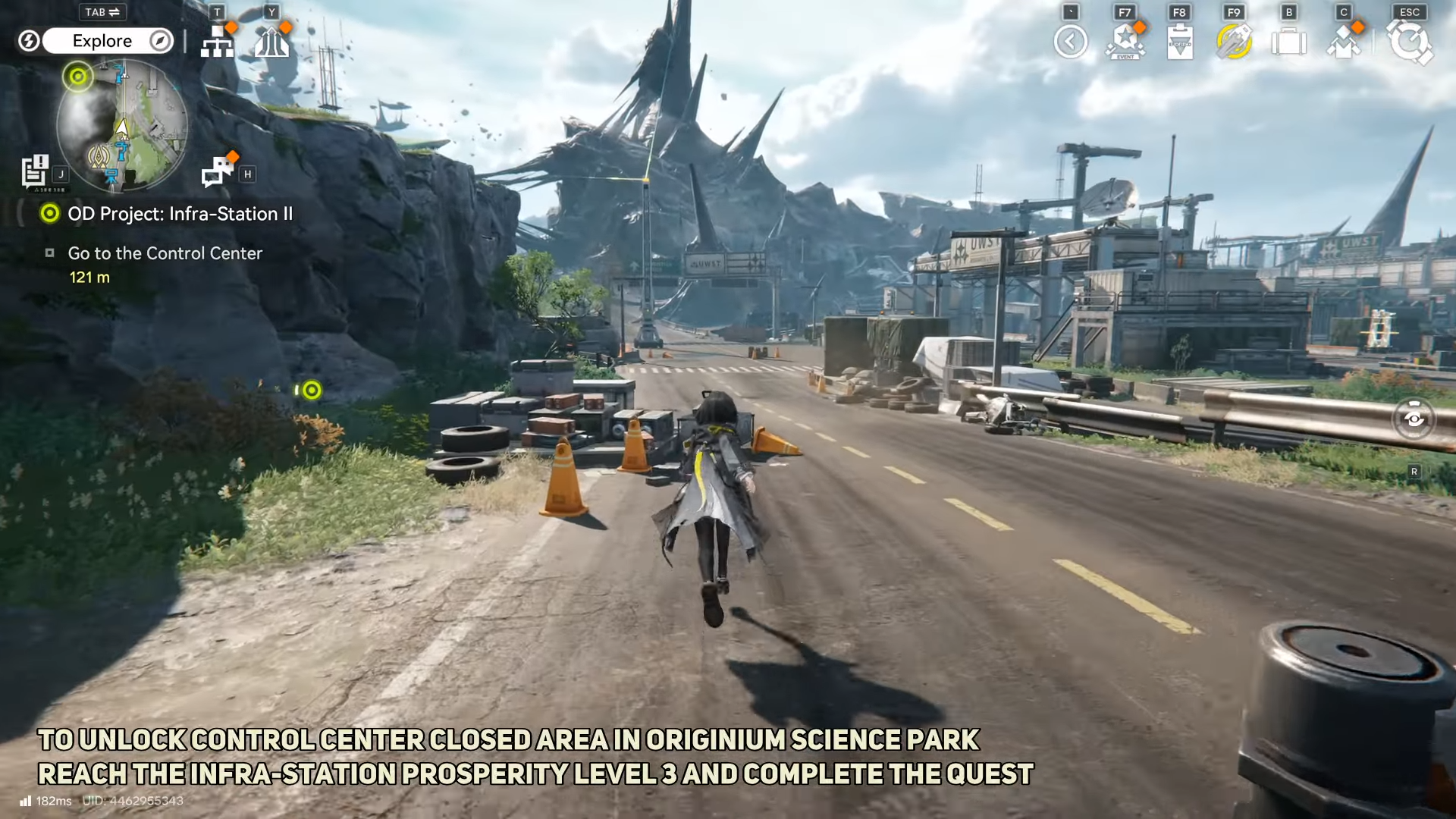Open the briefcase inventory icon

pyautogui.click(x=1288, y=42)
